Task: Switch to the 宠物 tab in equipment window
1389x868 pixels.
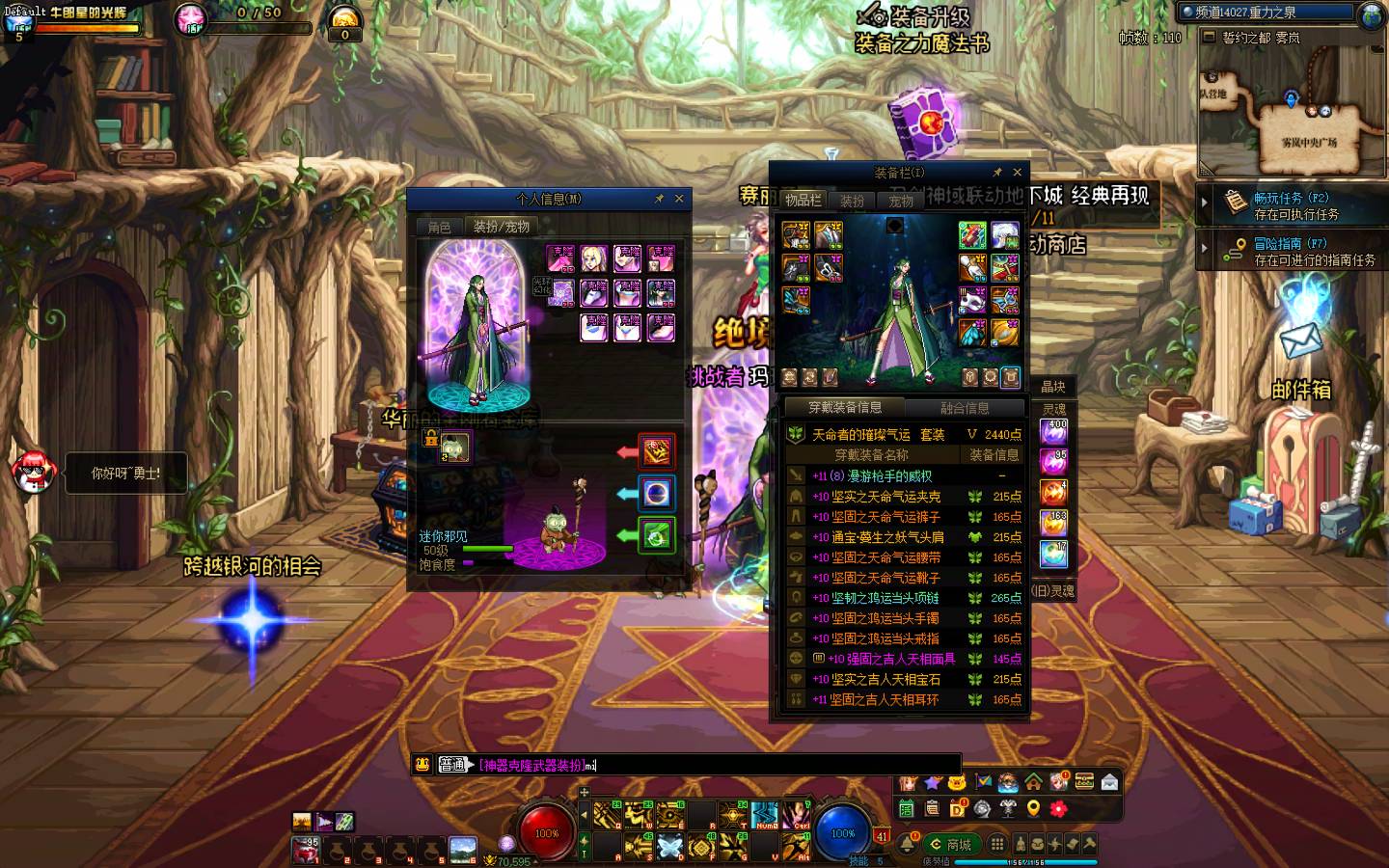Action: 901,201
